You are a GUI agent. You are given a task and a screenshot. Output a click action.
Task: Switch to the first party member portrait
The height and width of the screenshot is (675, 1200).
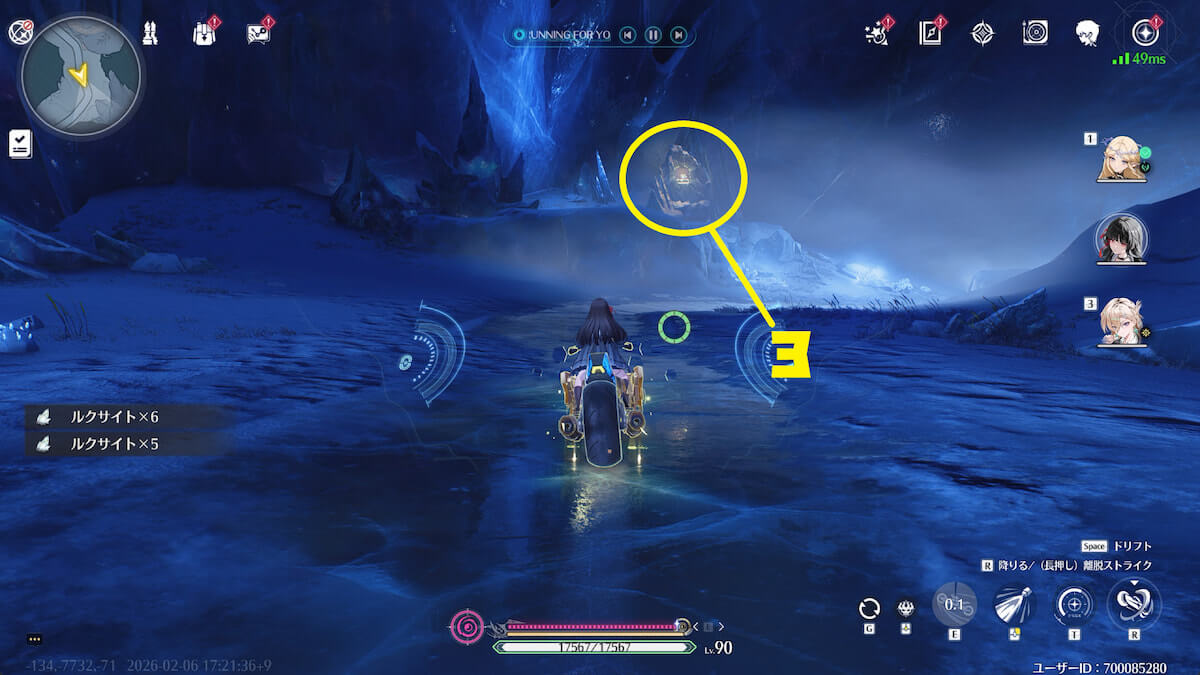1121,160
